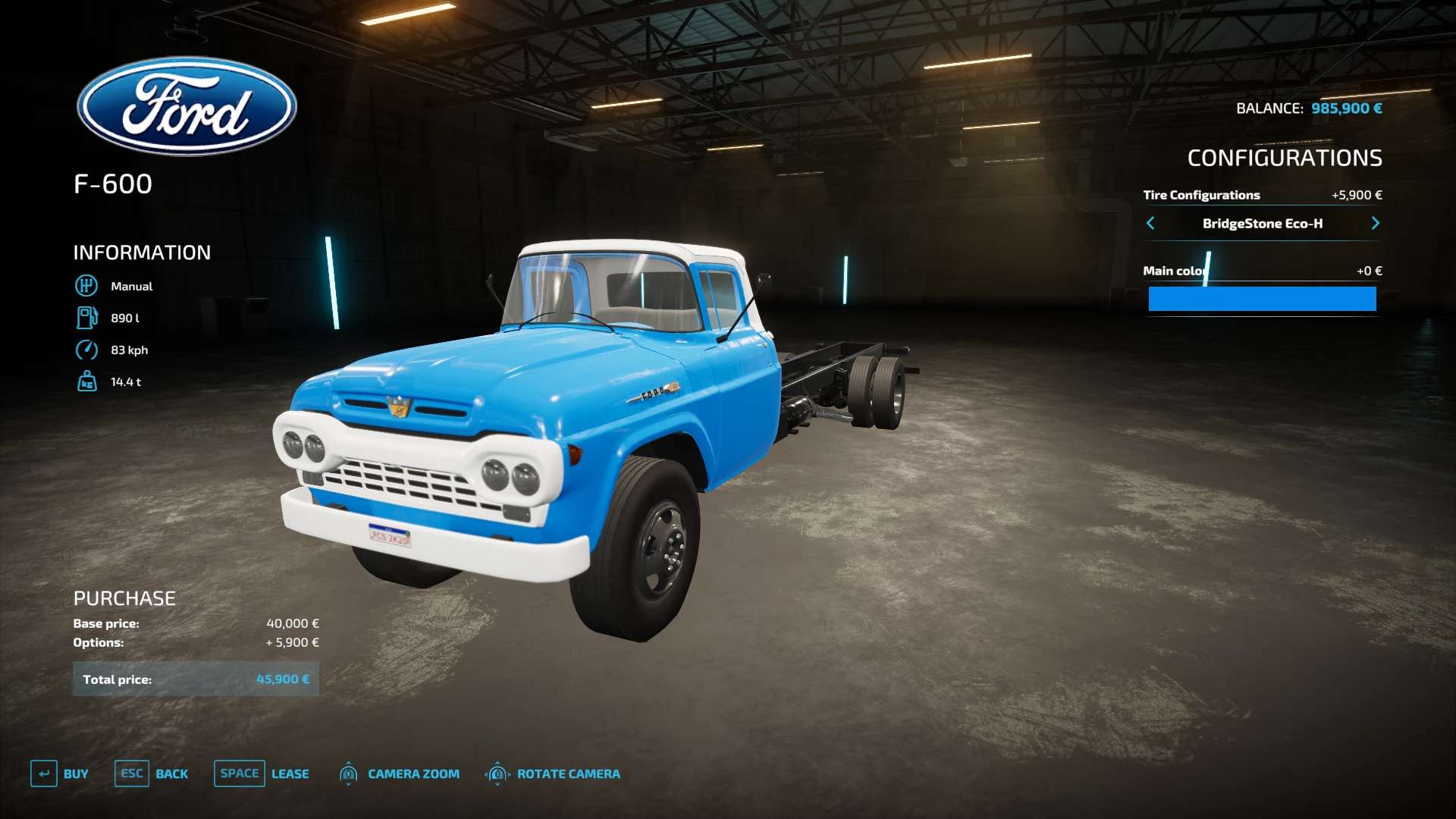1456x819 pixels.
Task: Choose the Lease option
Action: [262, 773]
